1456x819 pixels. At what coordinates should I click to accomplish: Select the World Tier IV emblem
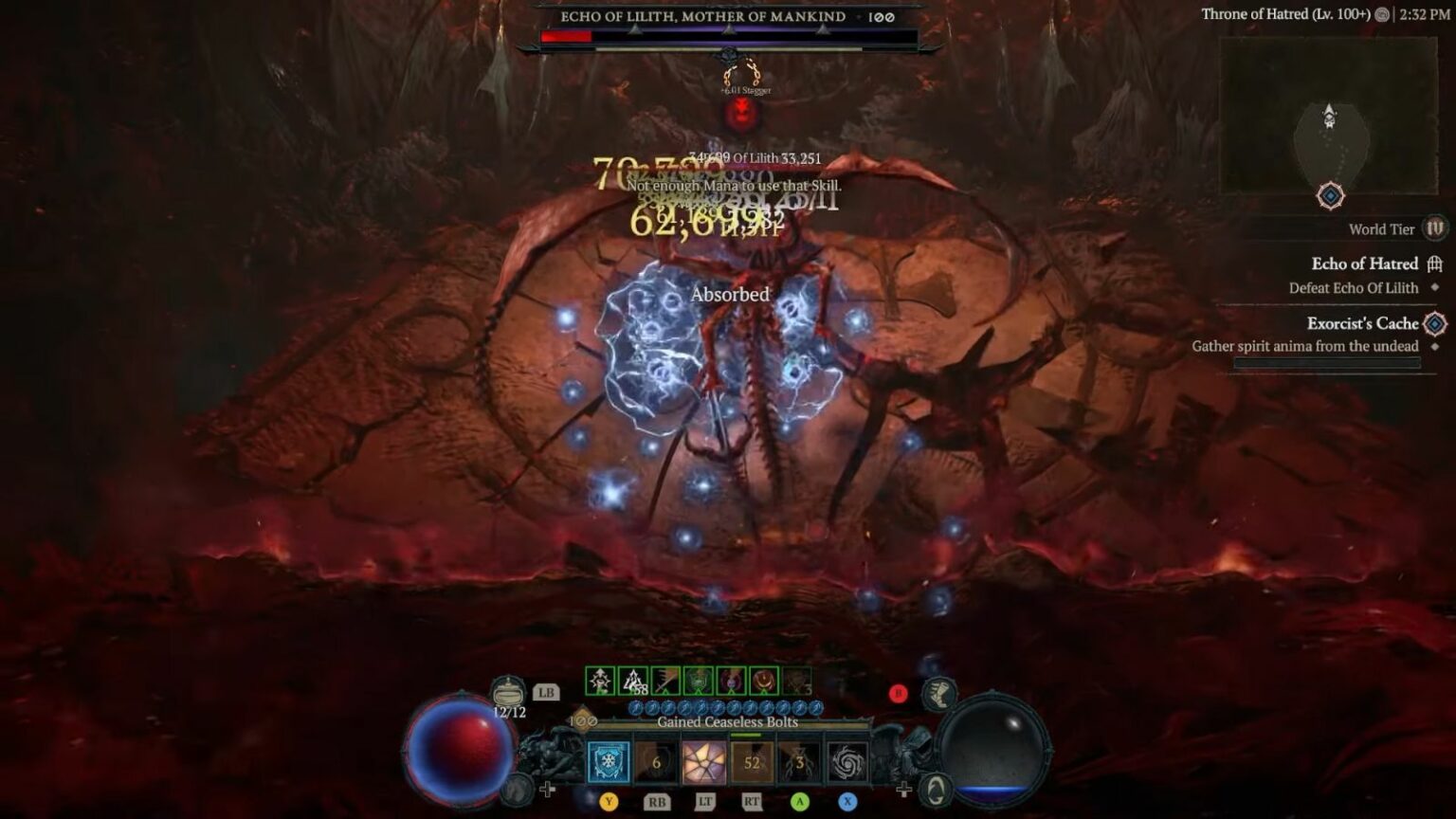1434,230
